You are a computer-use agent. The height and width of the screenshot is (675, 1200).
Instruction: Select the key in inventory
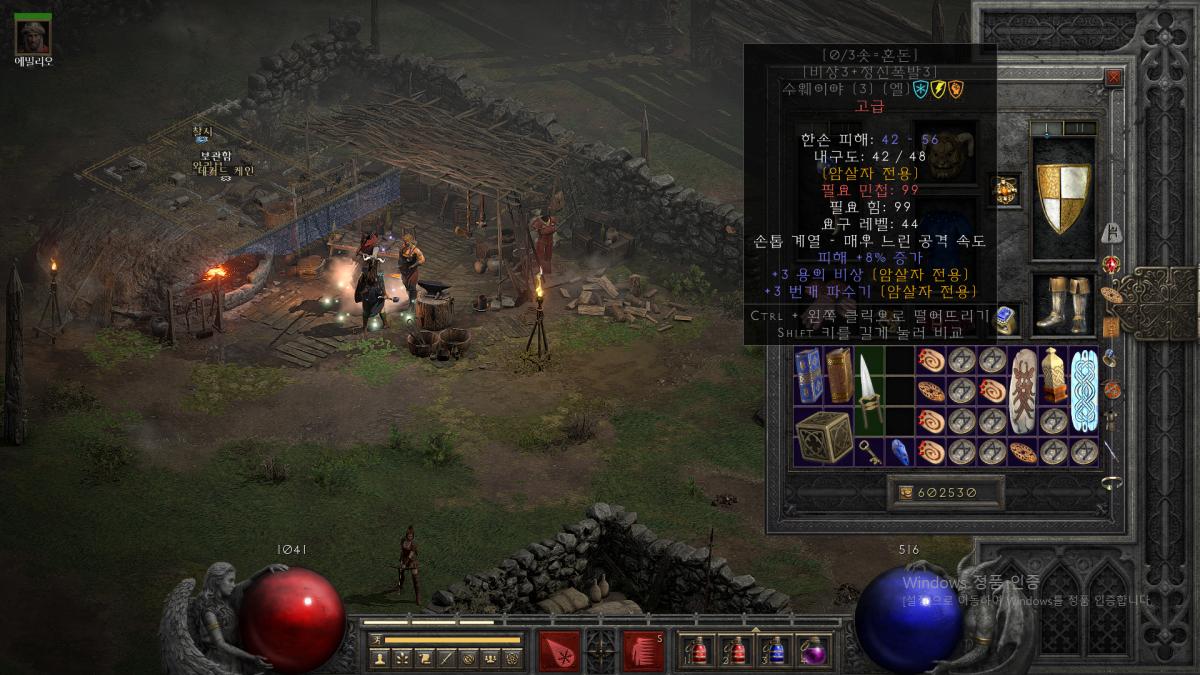(869, 451)
